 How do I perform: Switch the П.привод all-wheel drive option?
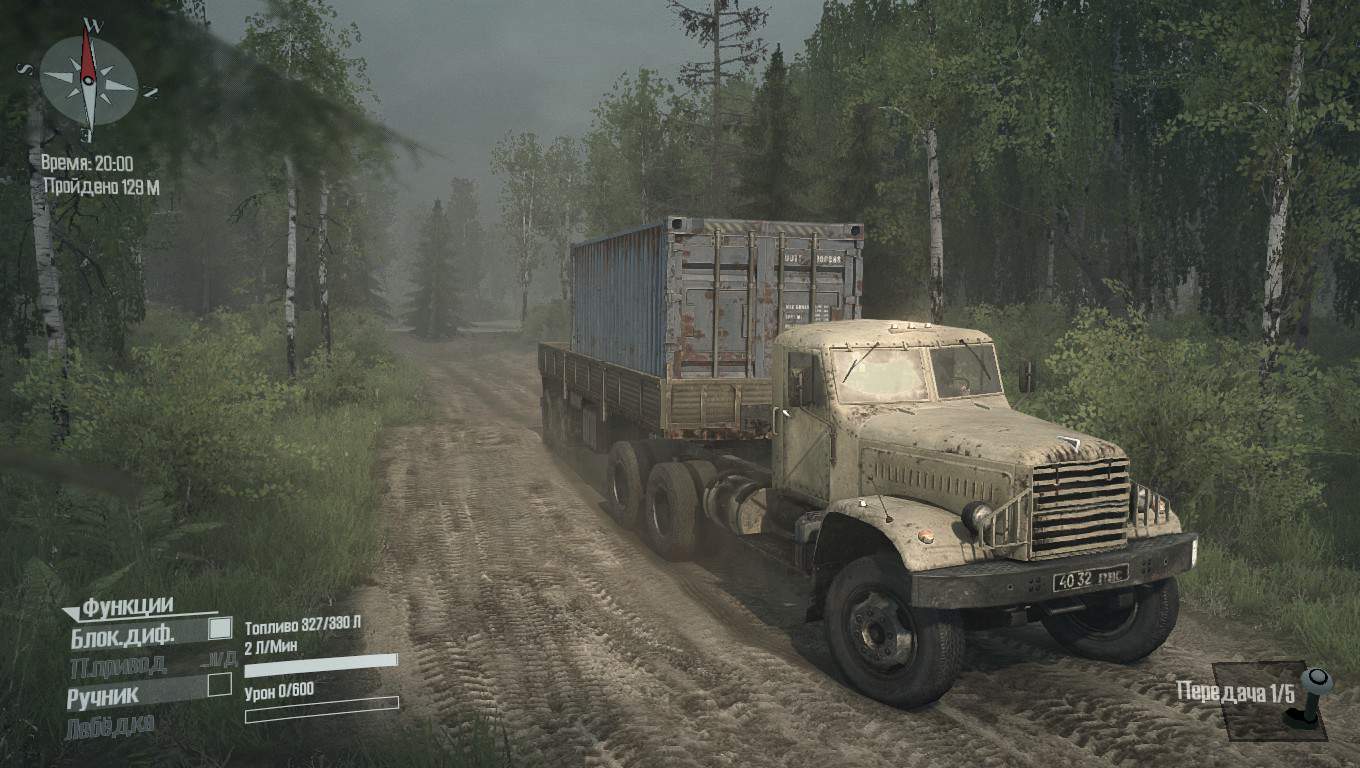118,662
